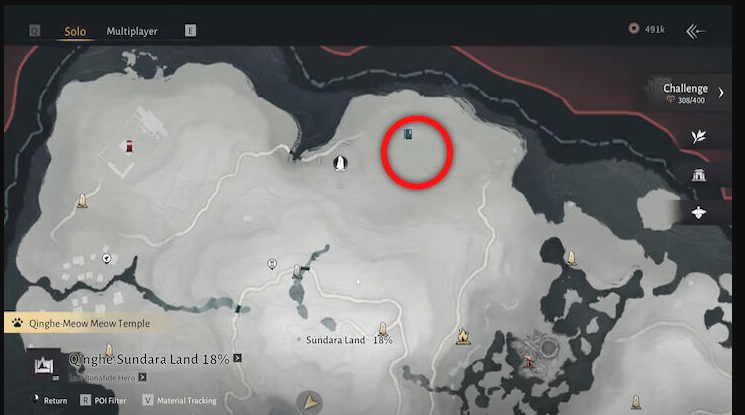Open Material Tracking
The image size is (745, 415).
[180, 401]
